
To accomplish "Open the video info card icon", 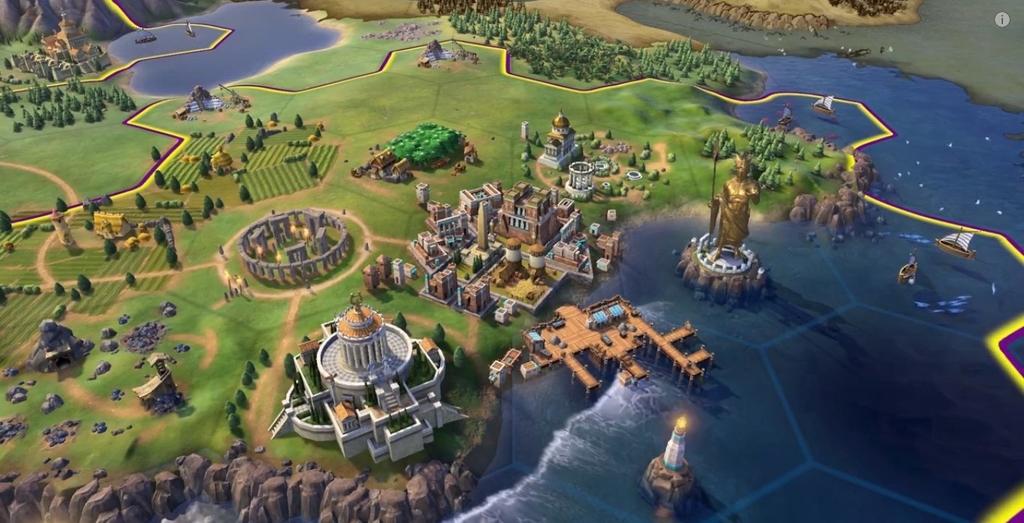I will click(1002, 19).
